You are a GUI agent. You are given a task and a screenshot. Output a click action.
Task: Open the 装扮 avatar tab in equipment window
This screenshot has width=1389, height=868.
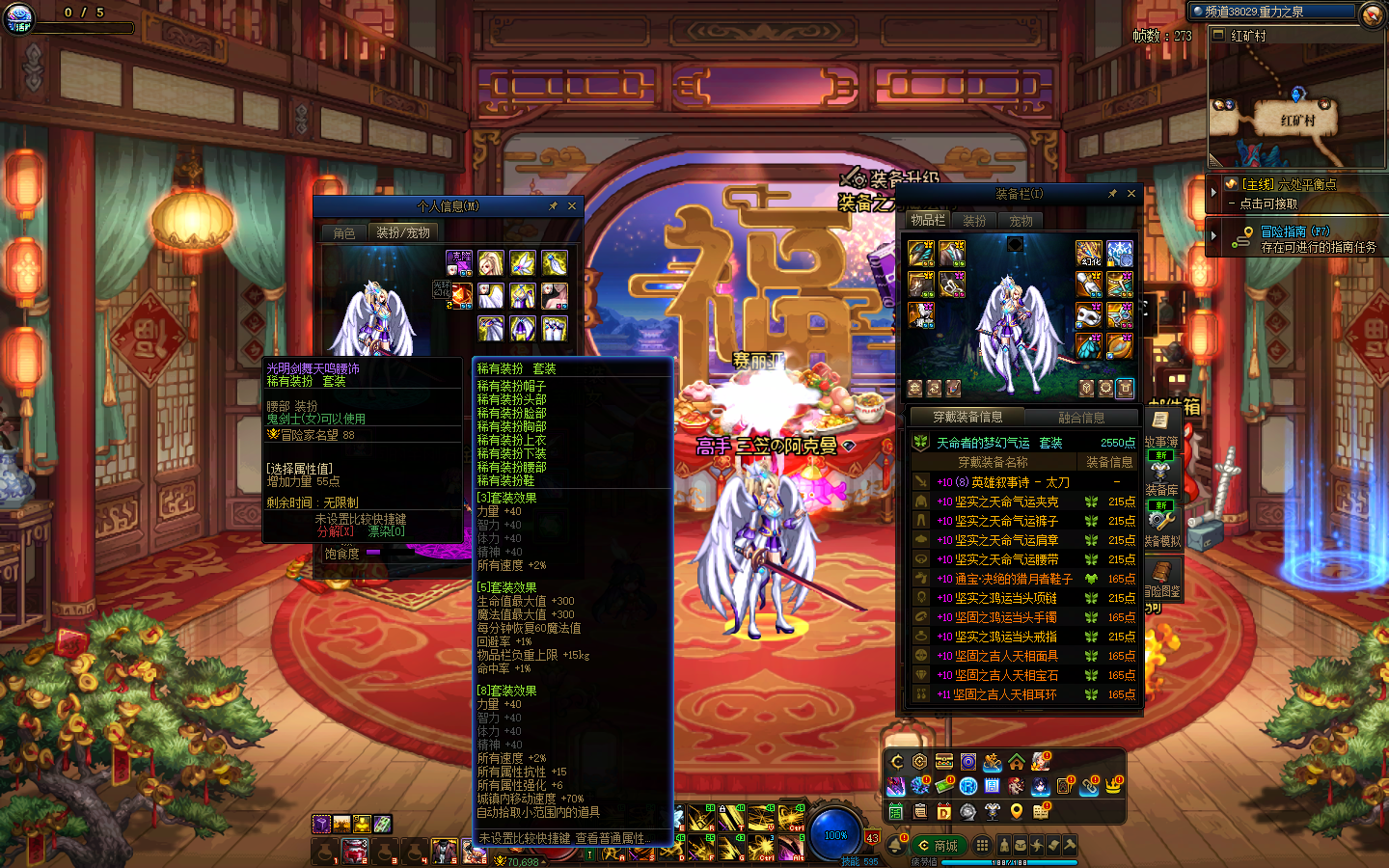pyautogui.click(x=974, y=221)
